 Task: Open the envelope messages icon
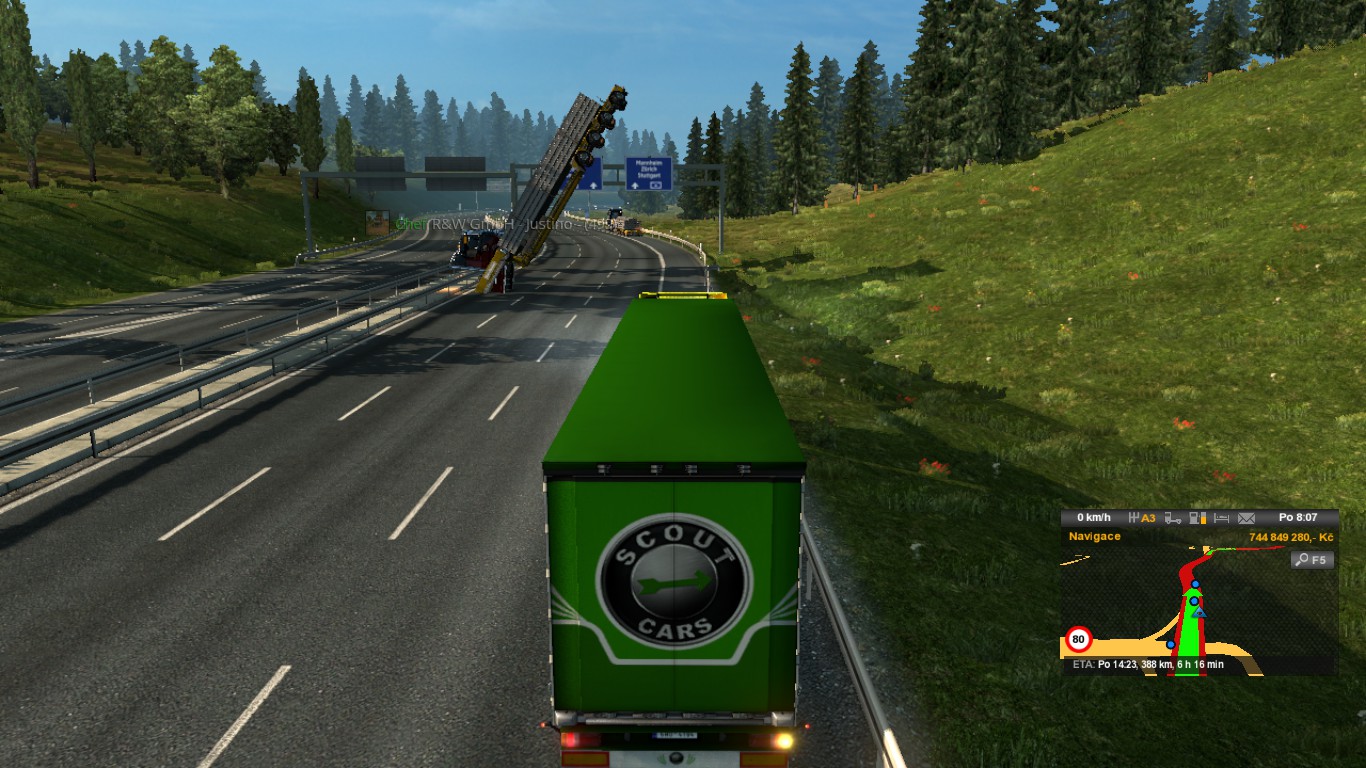click(1246, 518)
